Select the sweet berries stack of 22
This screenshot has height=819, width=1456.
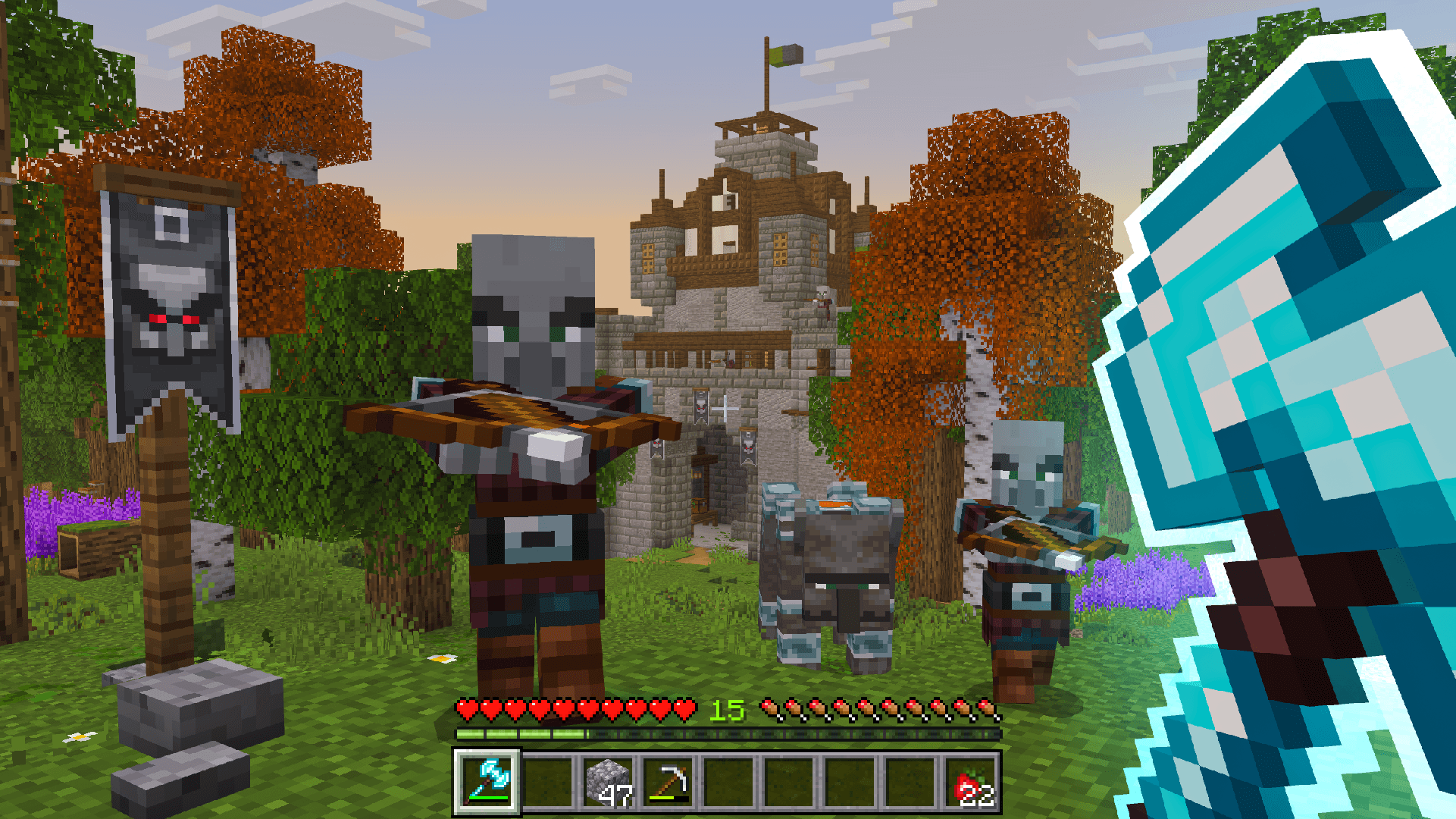point(974,781)
